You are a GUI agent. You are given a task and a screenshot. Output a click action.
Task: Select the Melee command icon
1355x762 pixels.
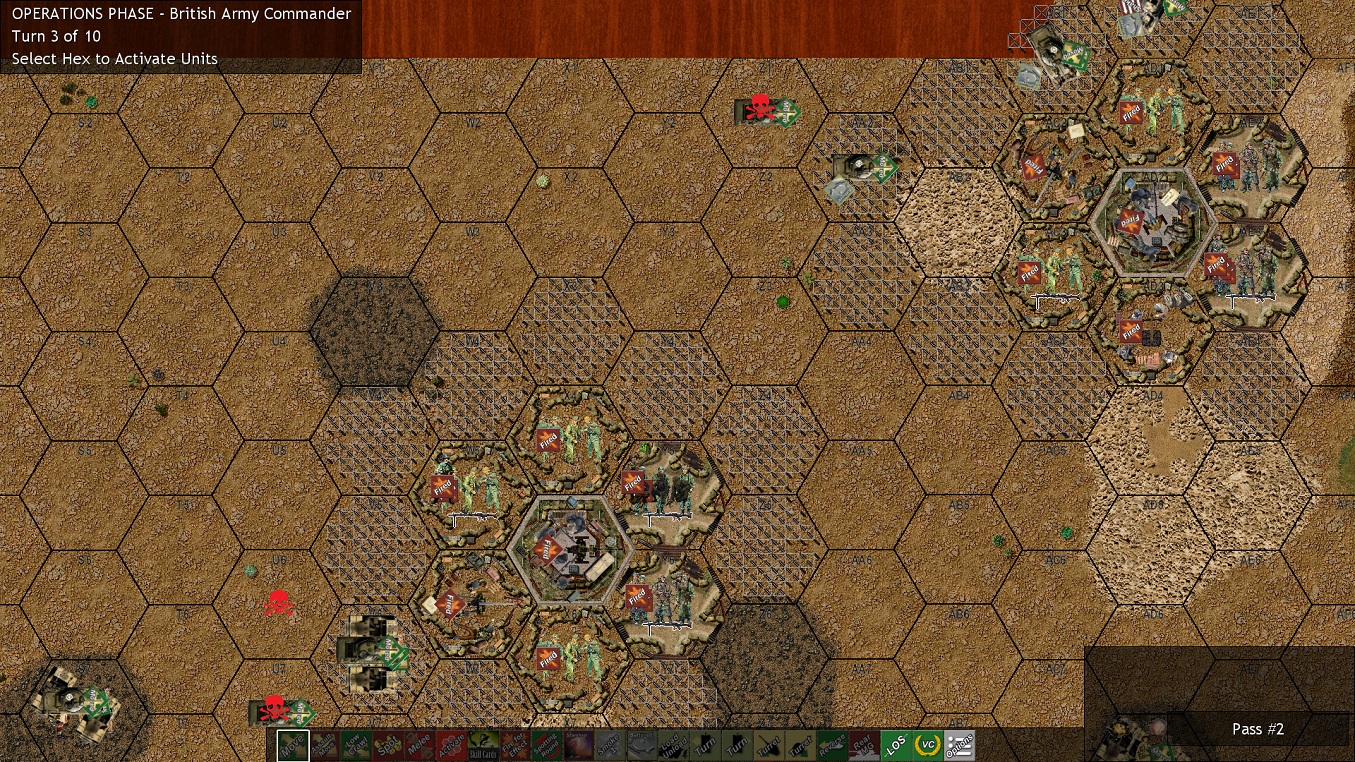tap(422, 745)
